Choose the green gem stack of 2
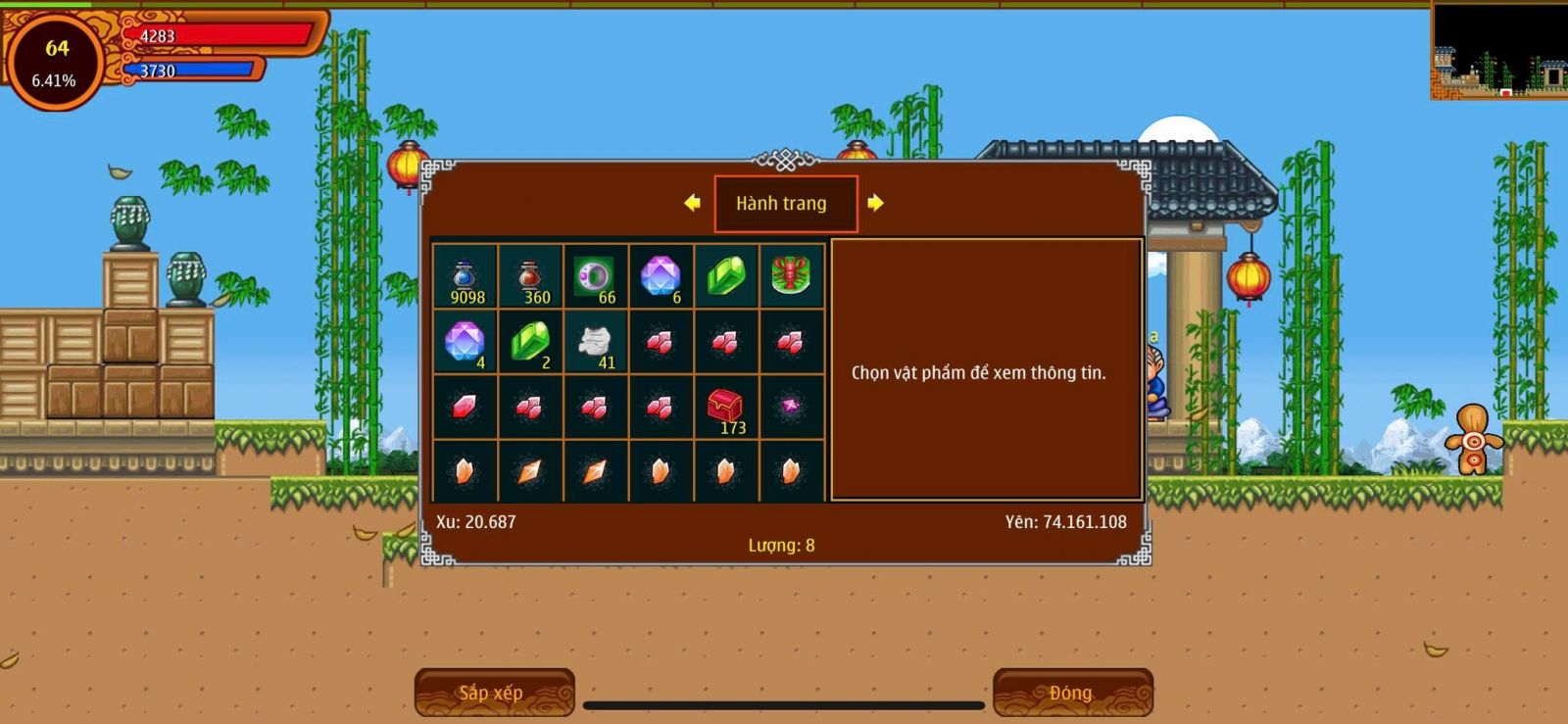This screenshot has width=1568, height=724. pyautogui.click(x=530, y=342)
